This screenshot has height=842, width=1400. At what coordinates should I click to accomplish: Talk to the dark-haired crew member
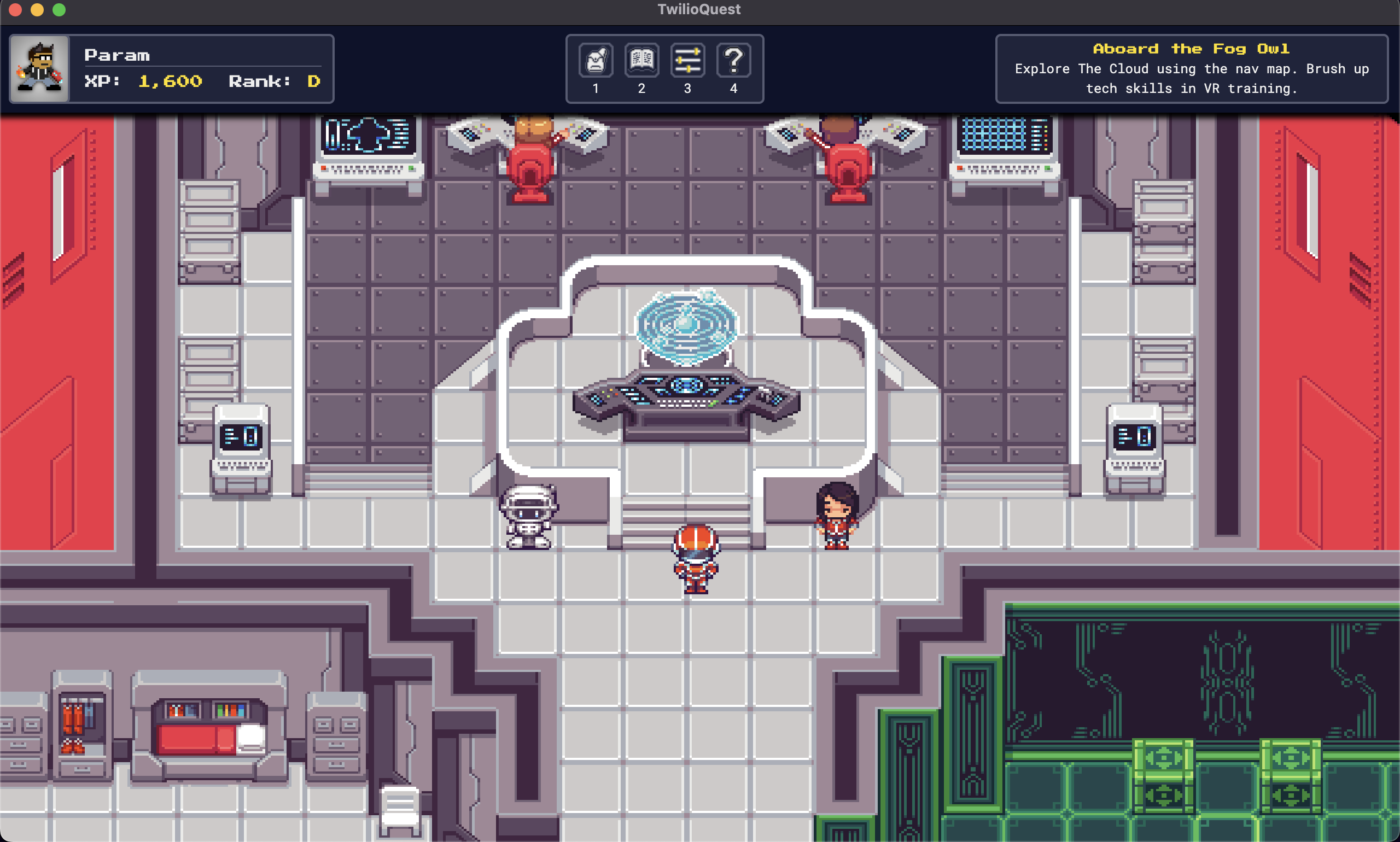[837, 516]
